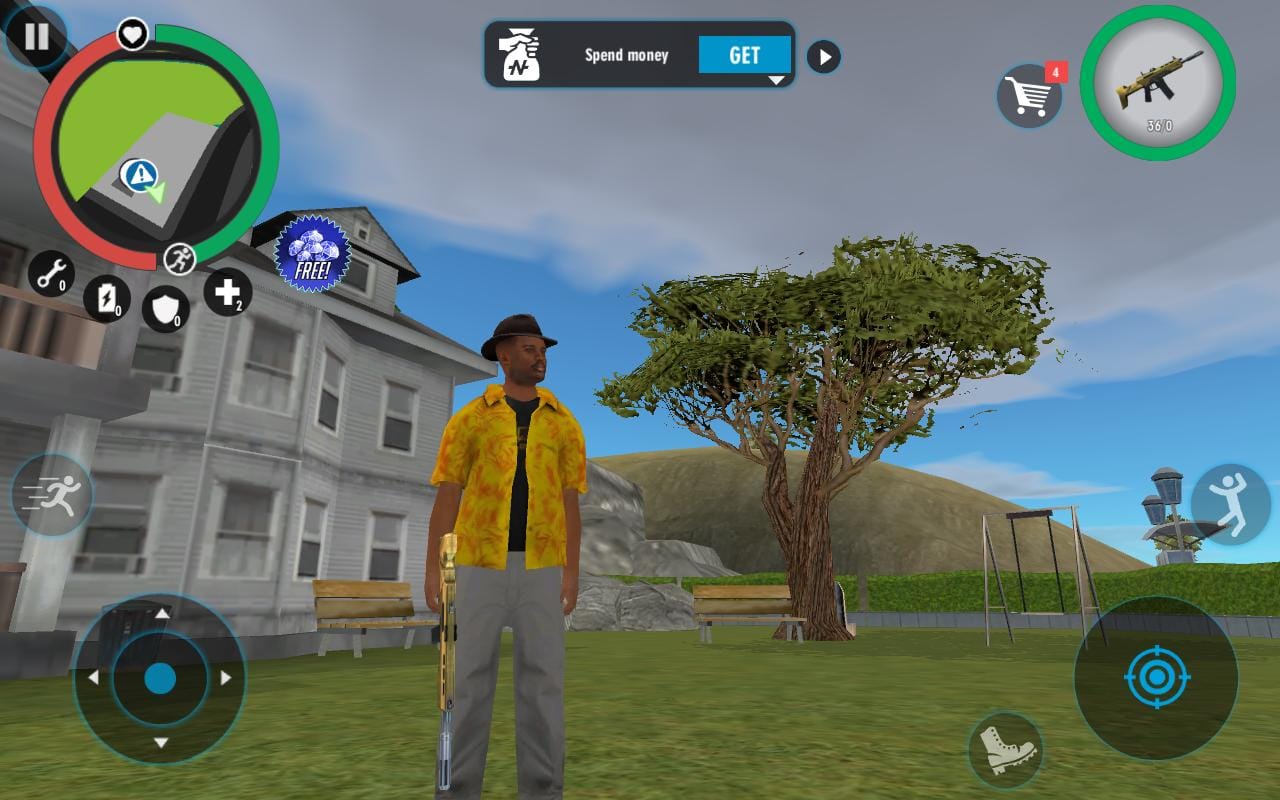
Task: Tap the joystick down arrow
Action: click(x=160, y=745)
